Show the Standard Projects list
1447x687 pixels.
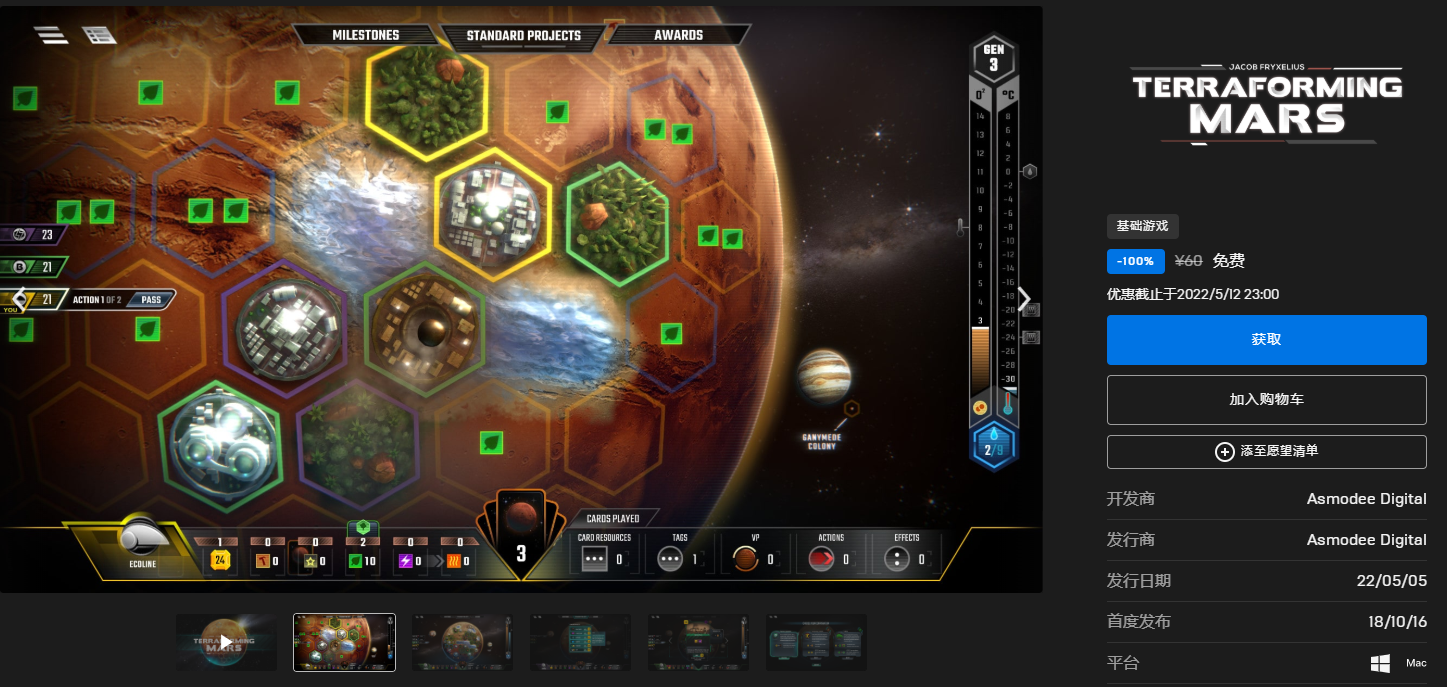[x=523, y=35]
